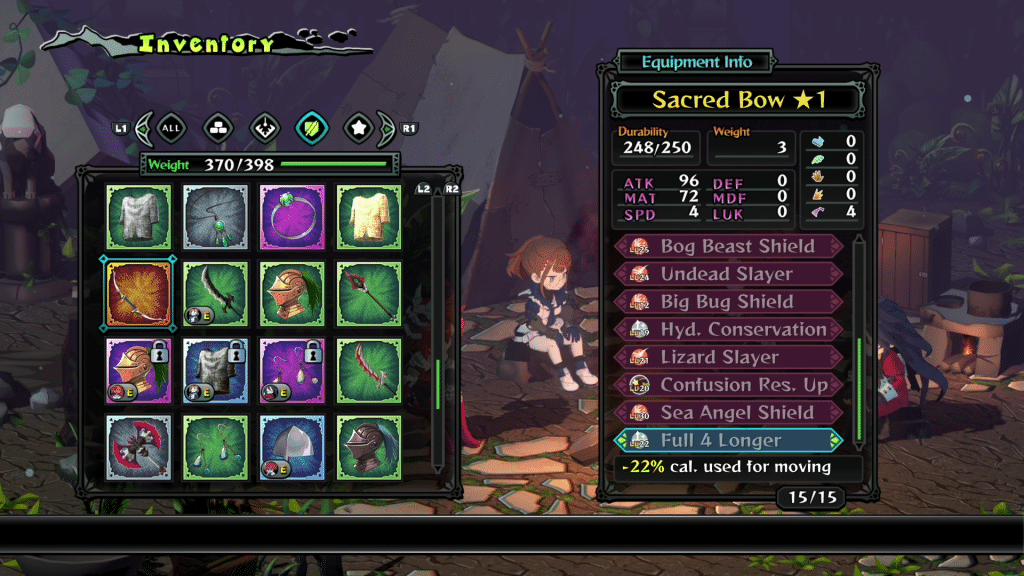Select the double-bladed red battle axe slot
The height and width of the screenshot is (576, 1024).
tap(138, 447)
